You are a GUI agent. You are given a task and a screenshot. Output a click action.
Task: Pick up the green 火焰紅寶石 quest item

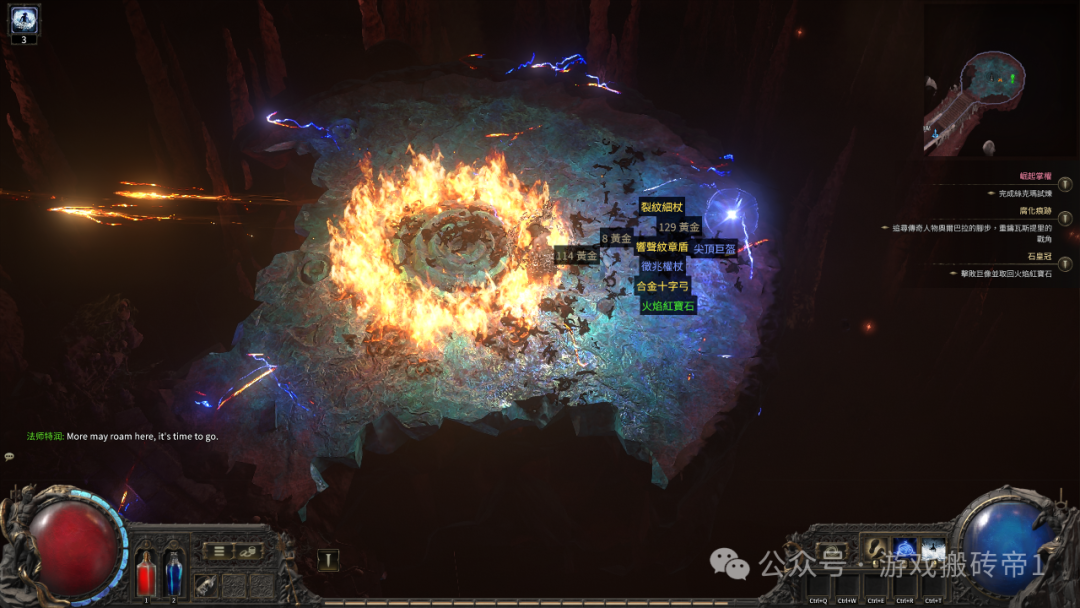click(668, 306)
